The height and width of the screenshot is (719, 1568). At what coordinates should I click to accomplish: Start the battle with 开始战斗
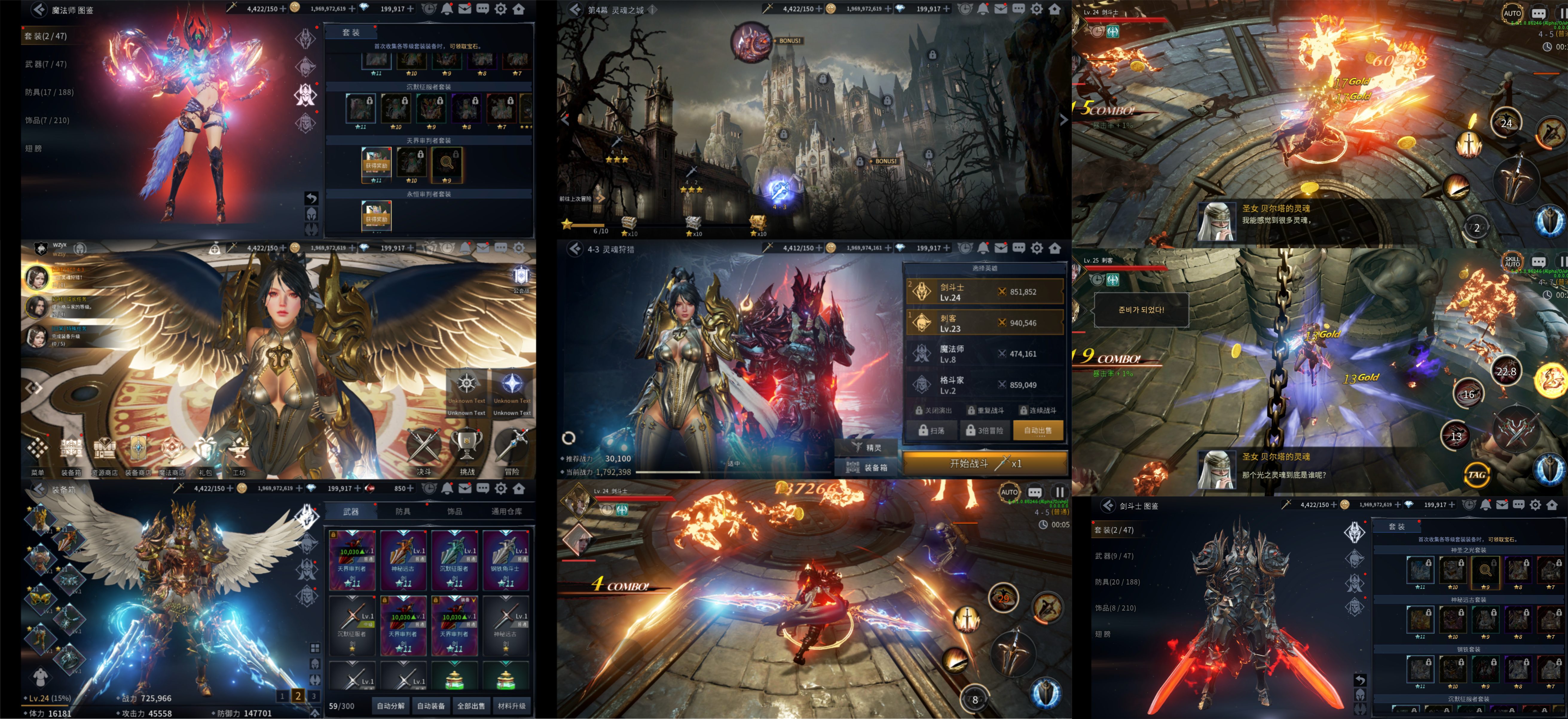[x=985, y=464]
